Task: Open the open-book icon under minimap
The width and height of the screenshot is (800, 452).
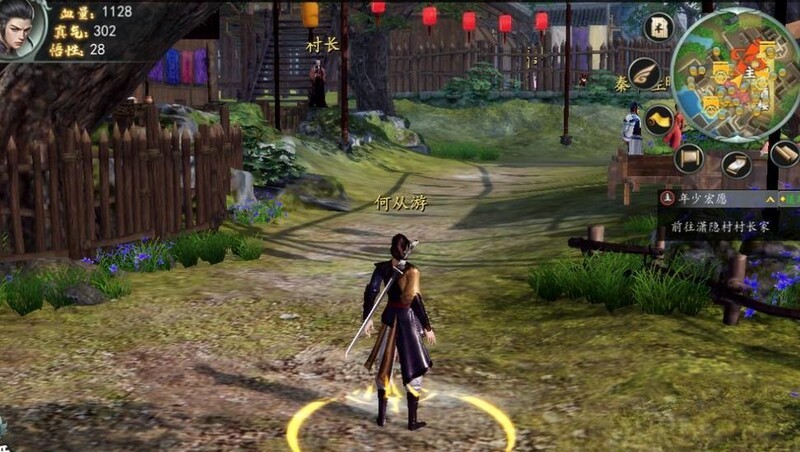Action: pyautogui.click(x=737, y=165)
